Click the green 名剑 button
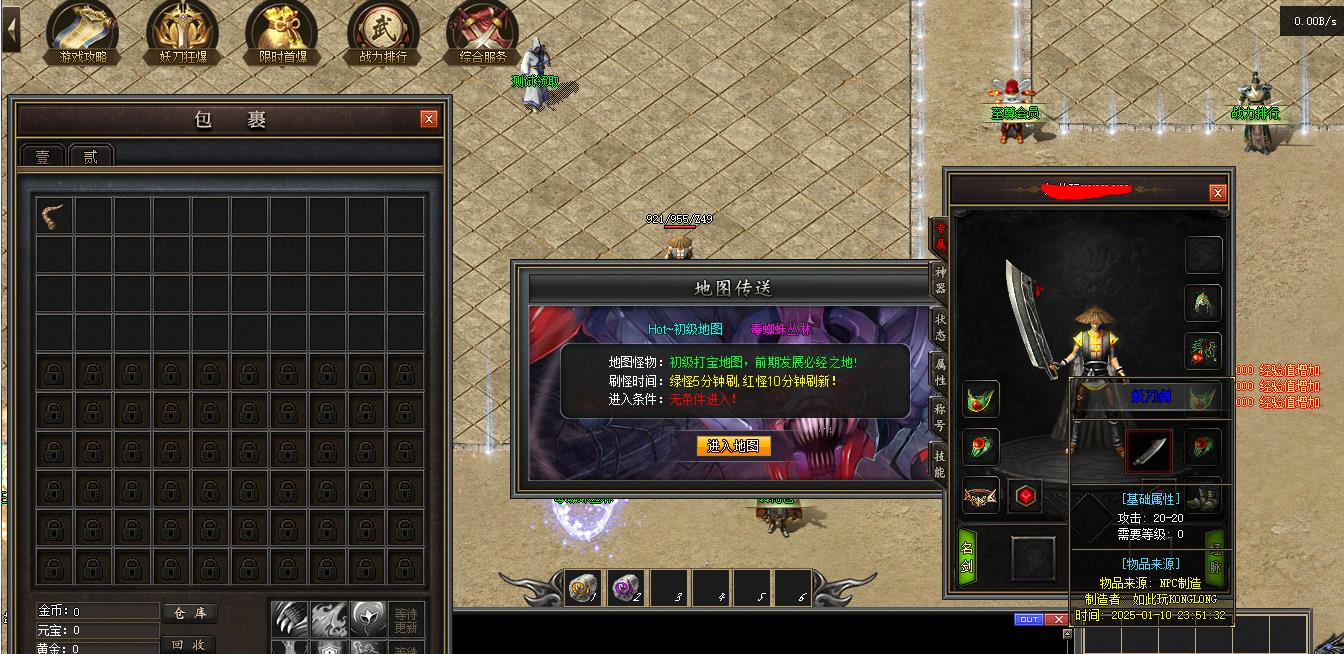The width and height of the screenshot is (1344, 654). coord(967,558)
